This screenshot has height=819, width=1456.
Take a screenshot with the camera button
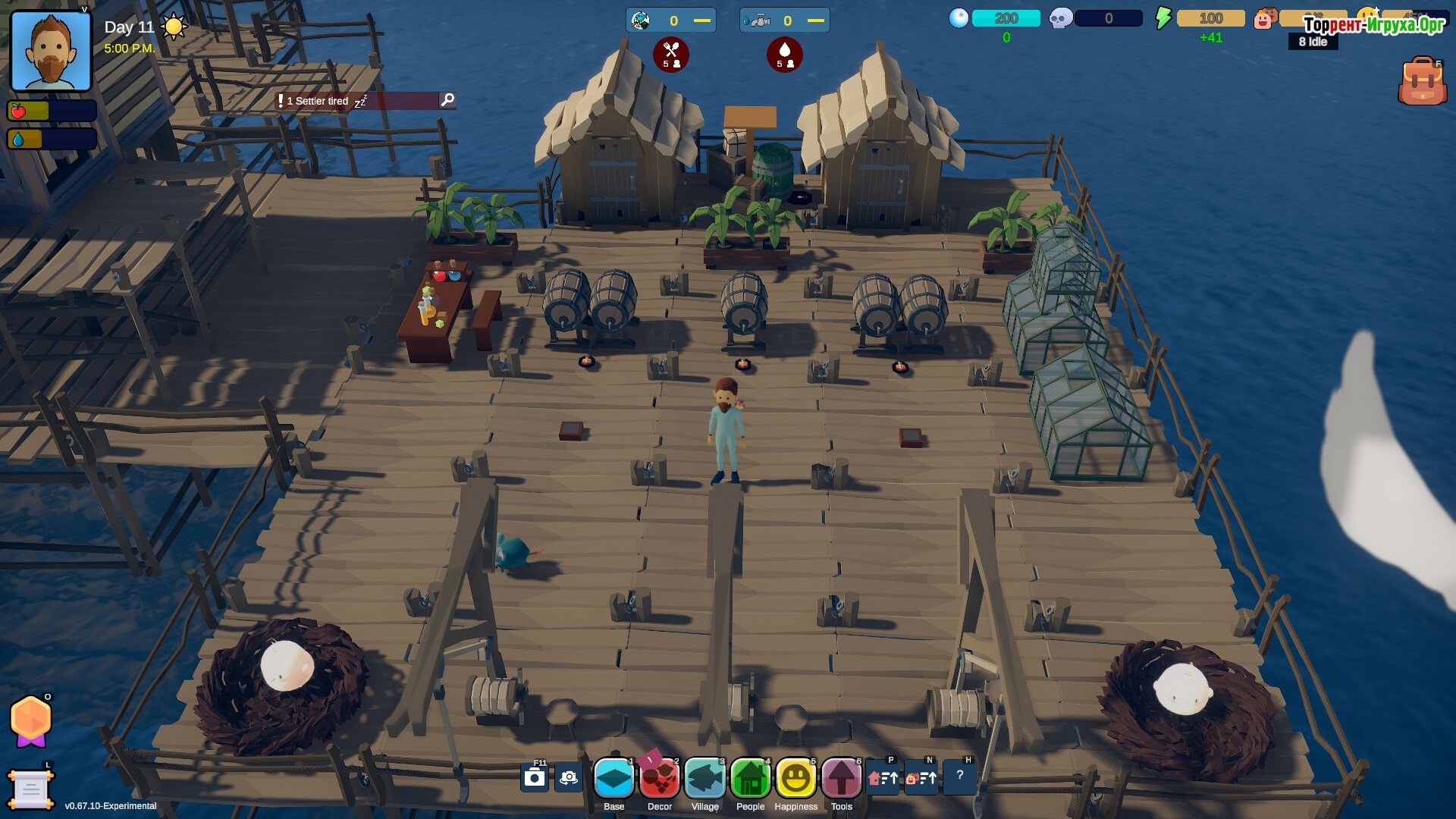(x=535, y=777)
